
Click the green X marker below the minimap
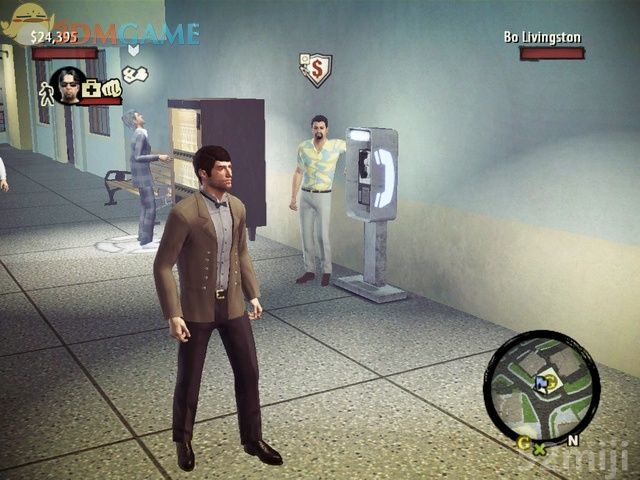(x=540, y=449)
